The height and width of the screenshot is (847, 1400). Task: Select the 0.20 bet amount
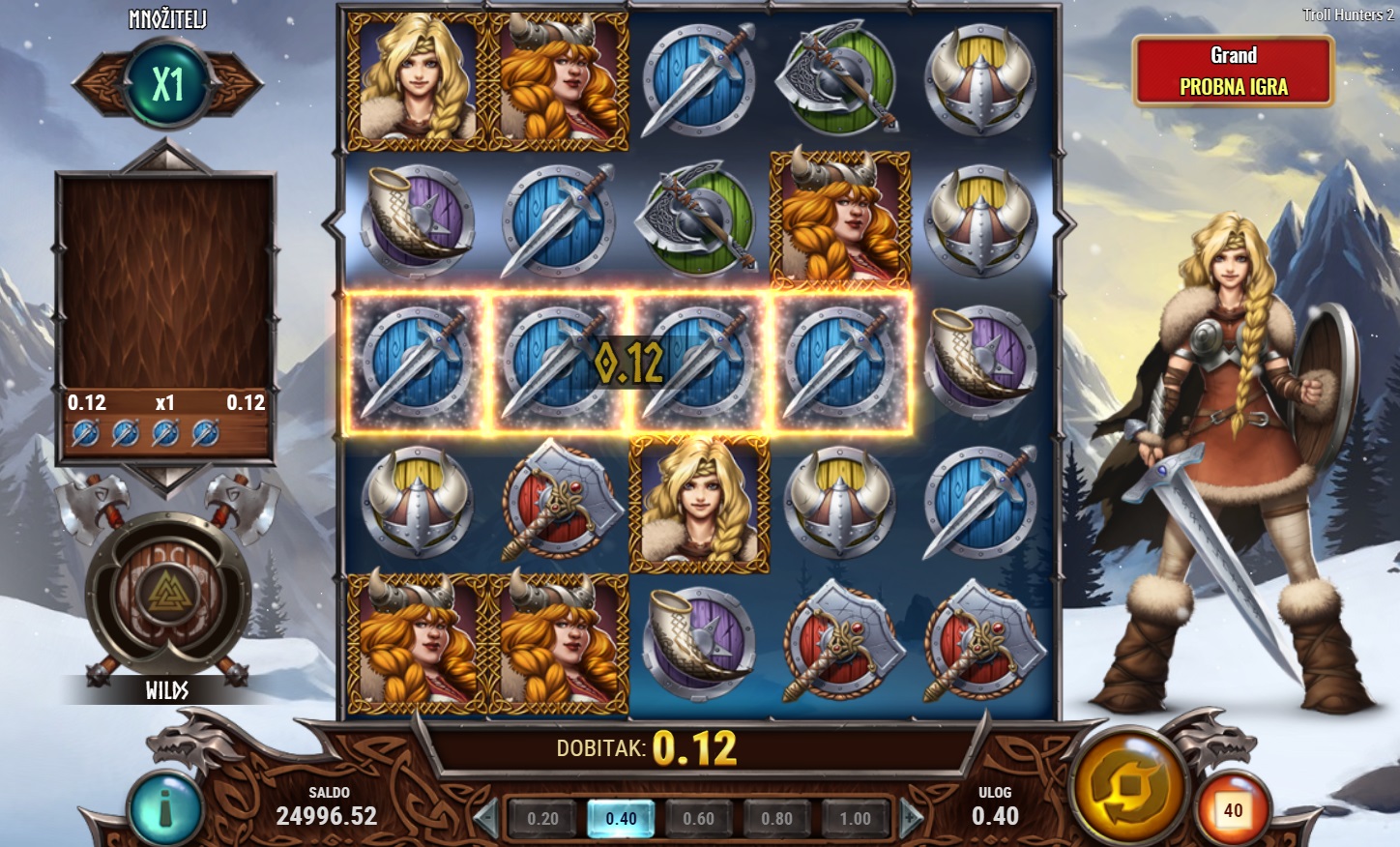542,818
